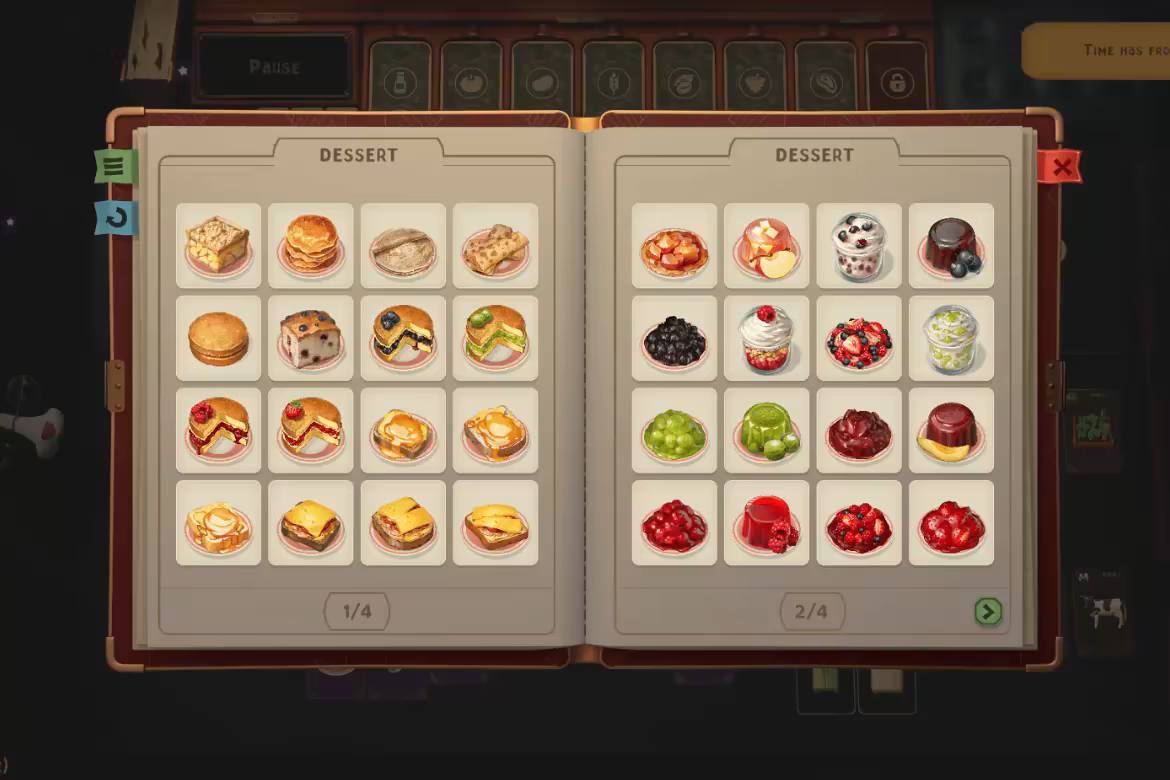
Task: Go to the next recipe page
Action: (988, 611)
